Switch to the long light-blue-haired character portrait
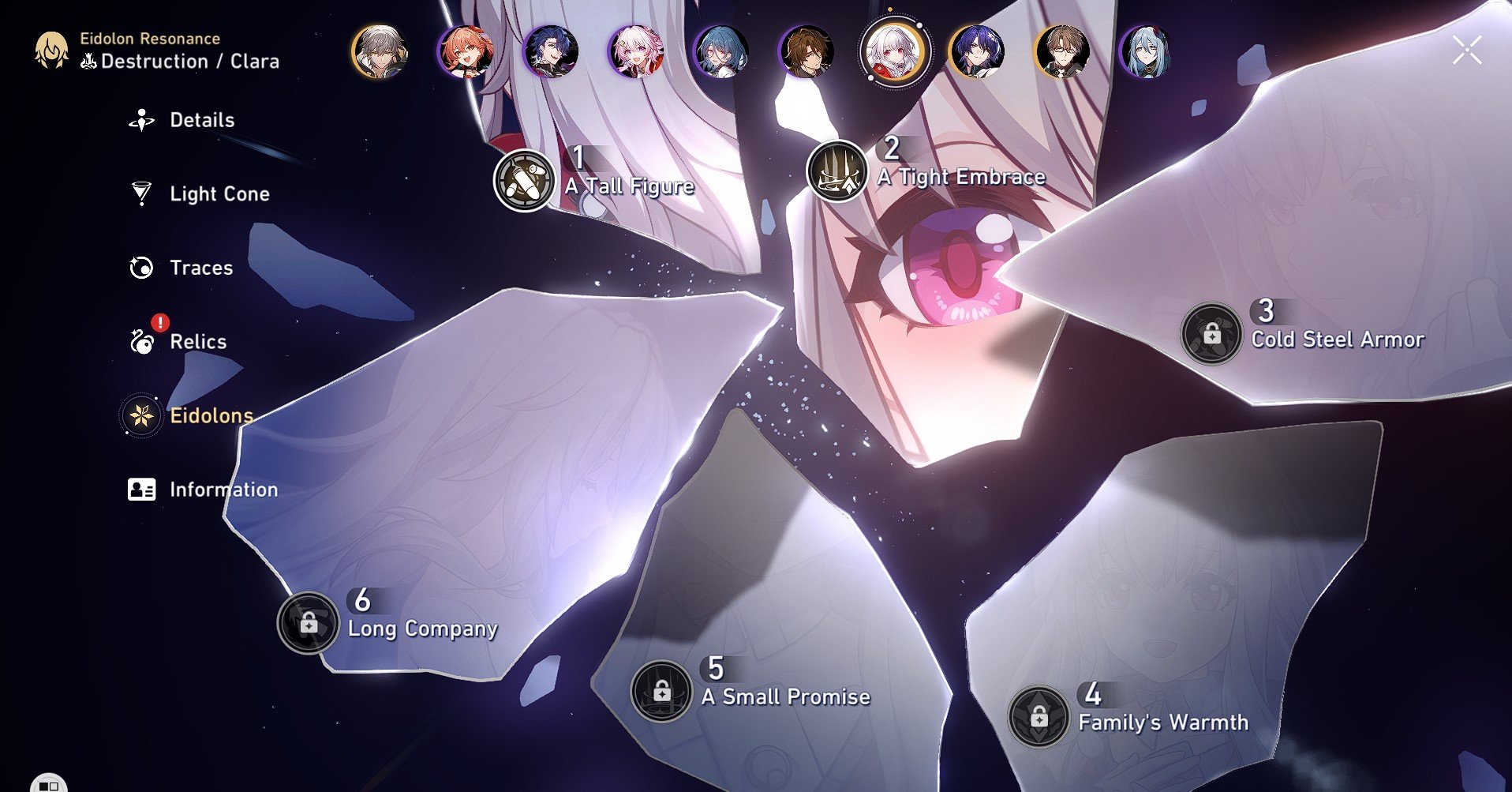1512x792 pixels. (x=1146, y=52)
